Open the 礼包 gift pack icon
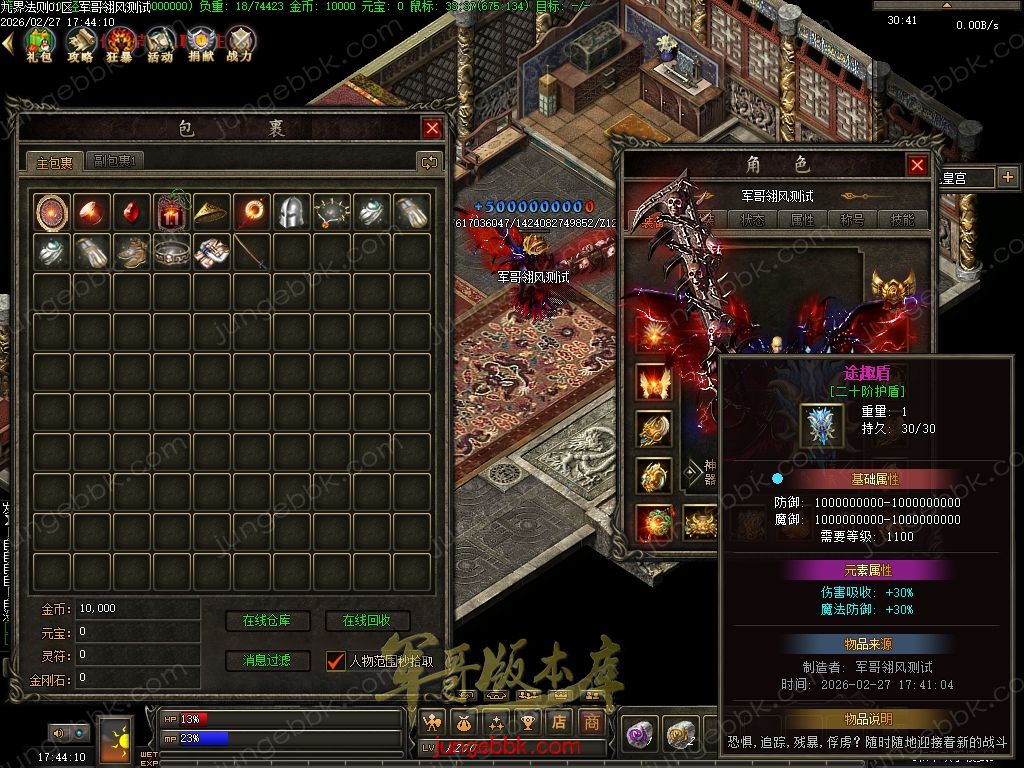 click(x=39, y=44)
